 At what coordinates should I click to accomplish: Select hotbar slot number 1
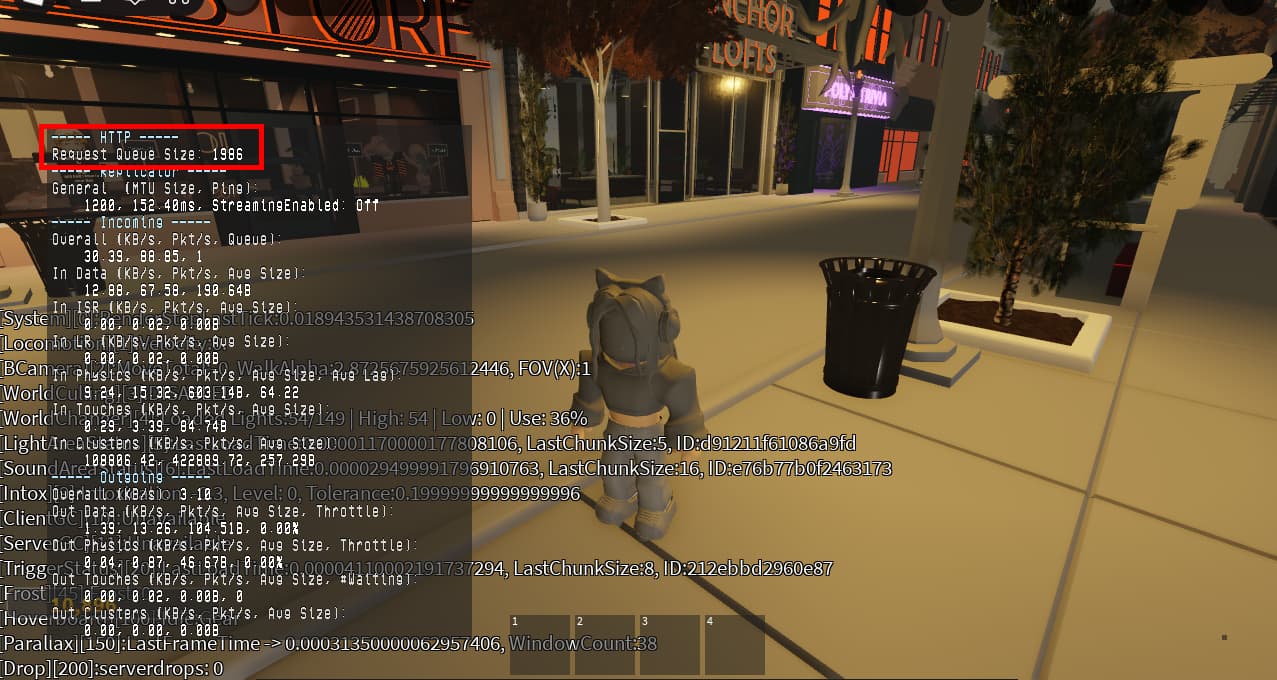(539, 644)
